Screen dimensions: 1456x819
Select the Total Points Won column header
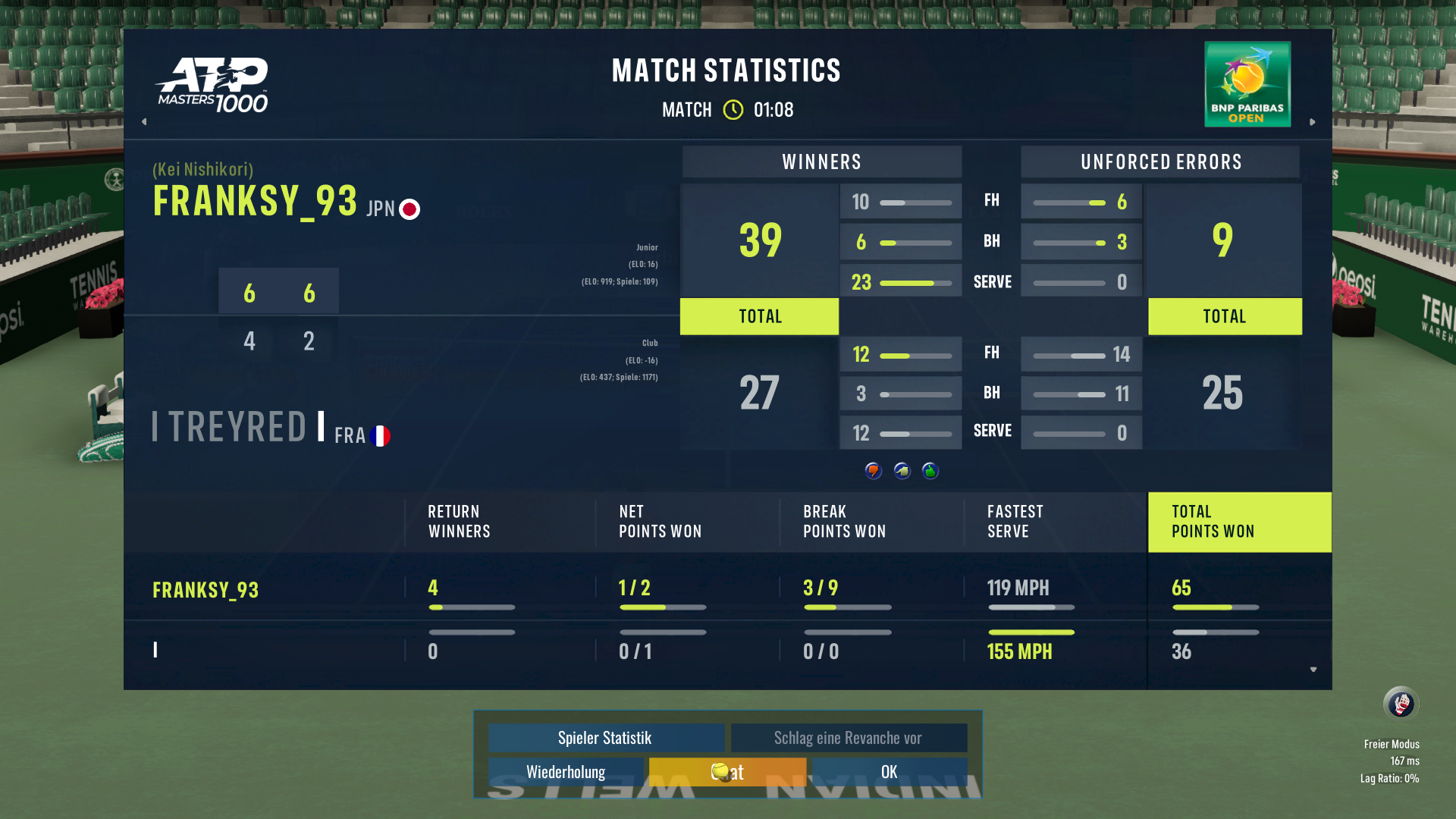coord(1239,522)
